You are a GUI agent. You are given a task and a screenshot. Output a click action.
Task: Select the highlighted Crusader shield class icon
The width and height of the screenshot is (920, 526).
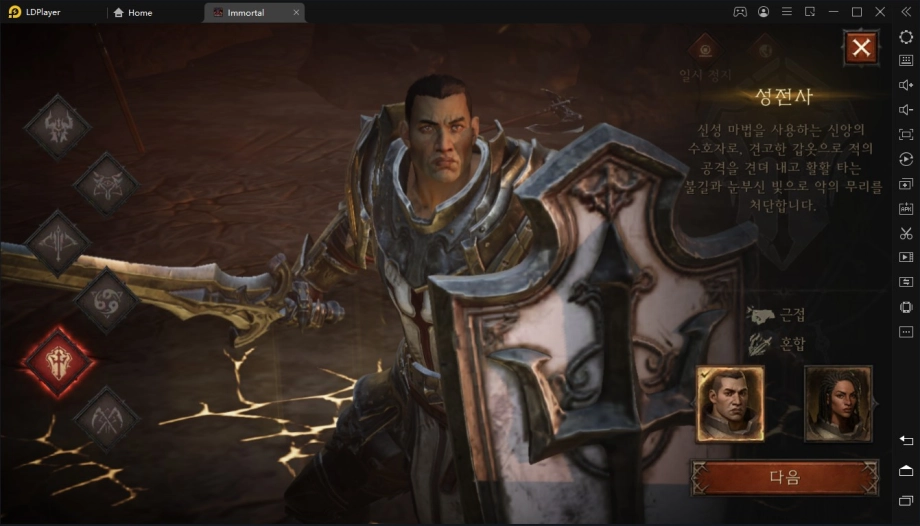pyautogui.click(x=57, y=359)
